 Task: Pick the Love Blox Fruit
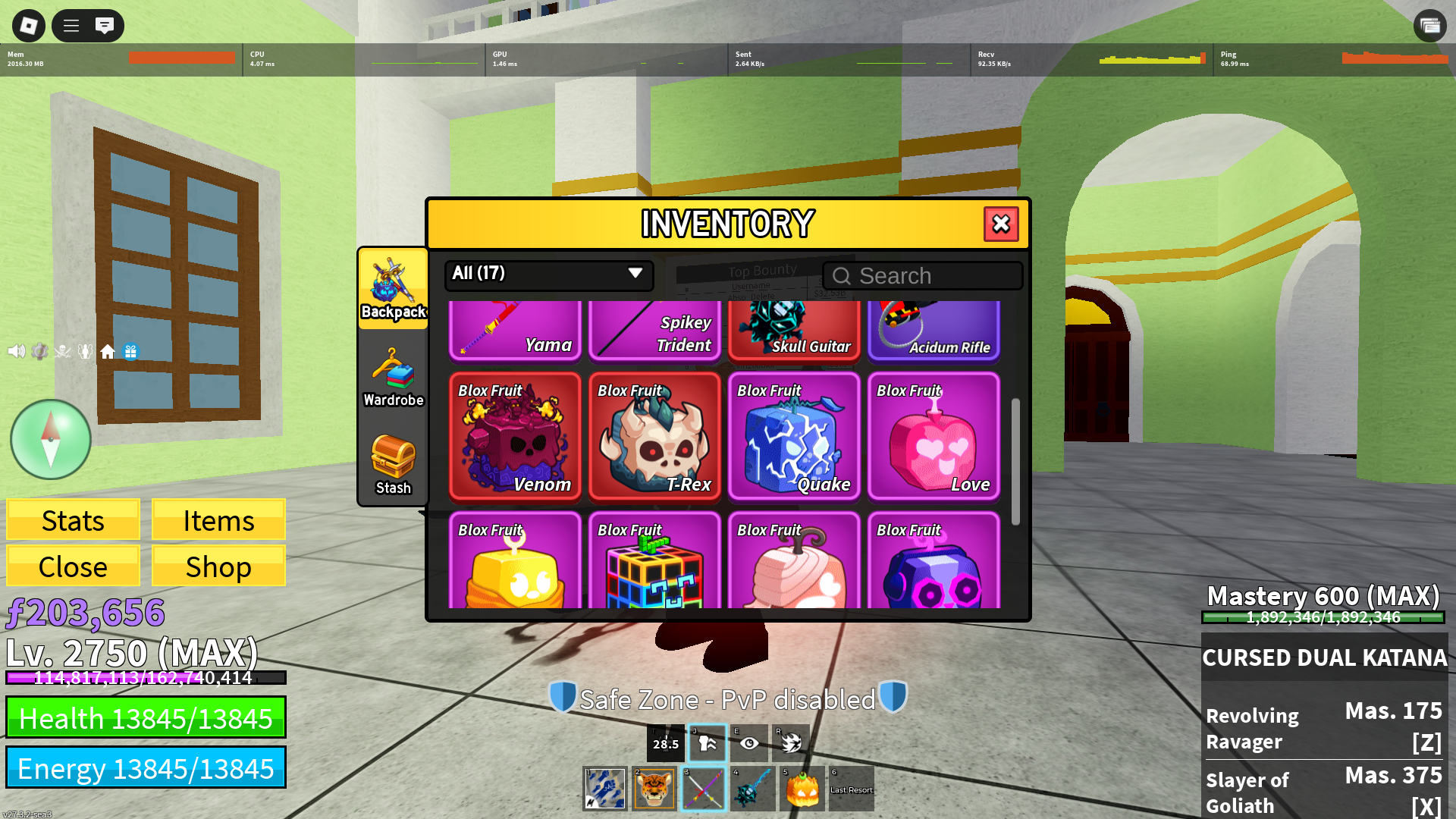point(934,437)
